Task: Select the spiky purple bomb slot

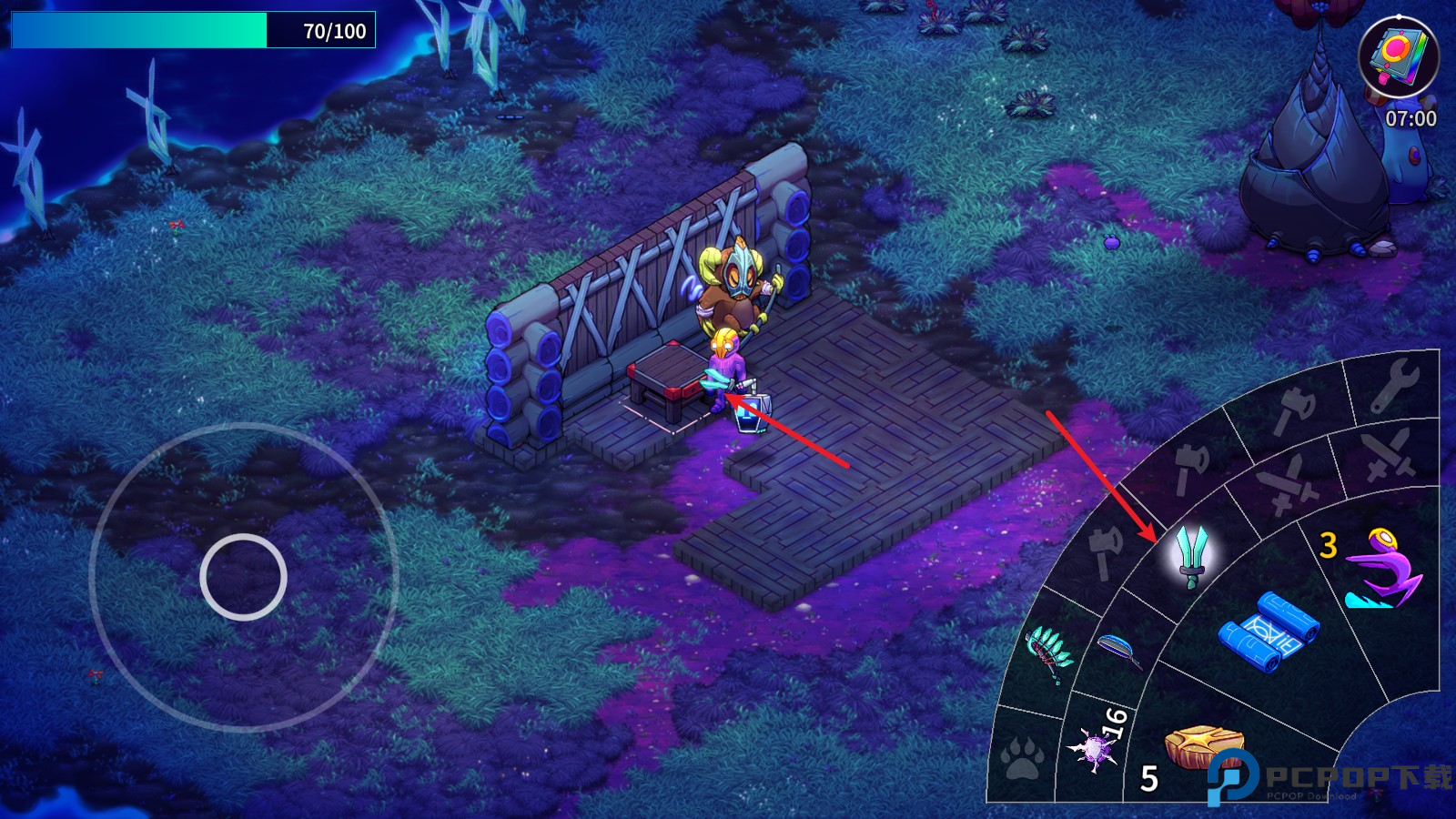Action: (1095, 749)
